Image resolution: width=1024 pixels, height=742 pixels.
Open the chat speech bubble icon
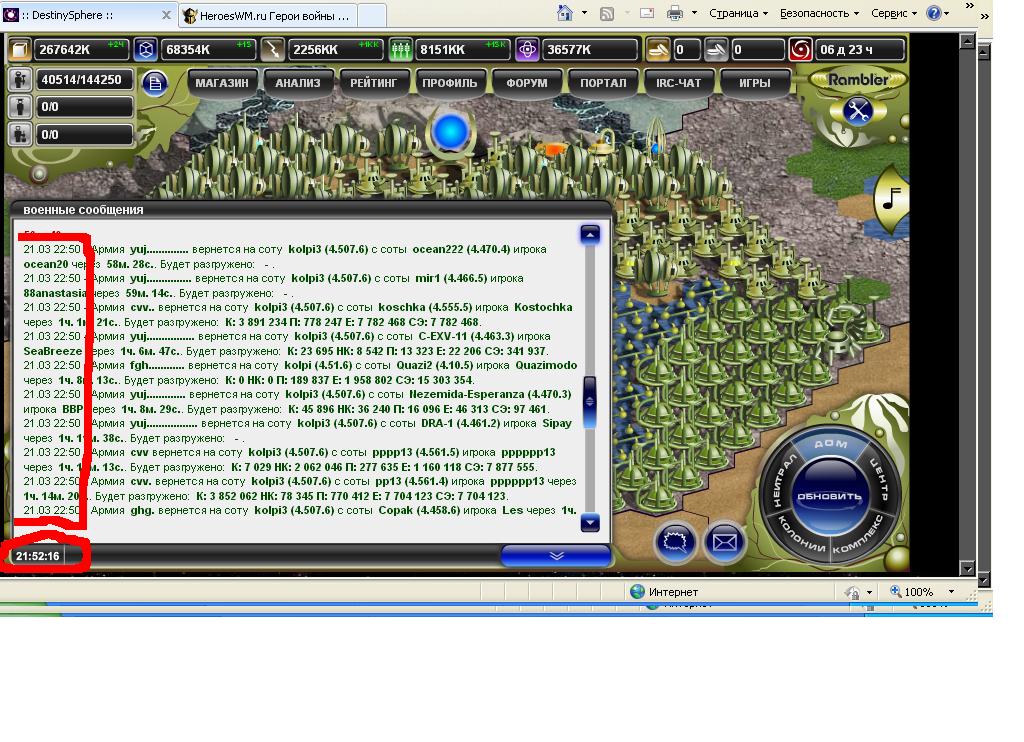(x=676, y=543)
